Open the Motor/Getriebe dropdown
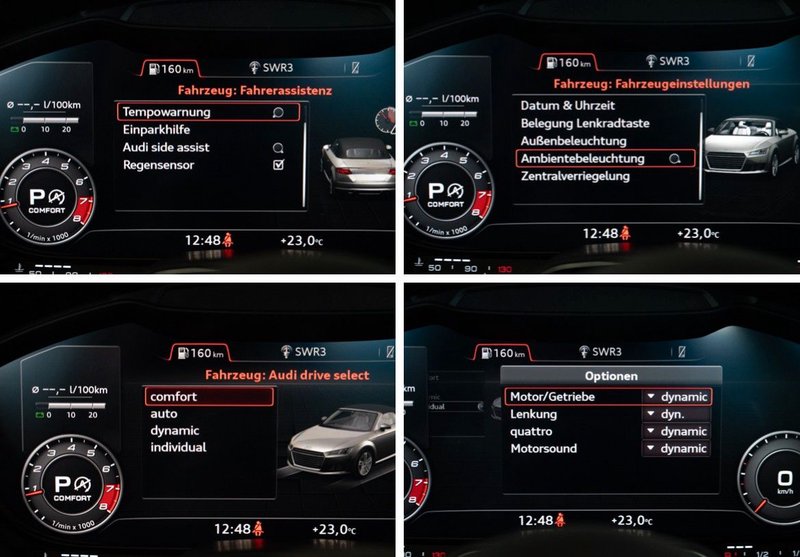800x557 pixels. pos(676,397)
